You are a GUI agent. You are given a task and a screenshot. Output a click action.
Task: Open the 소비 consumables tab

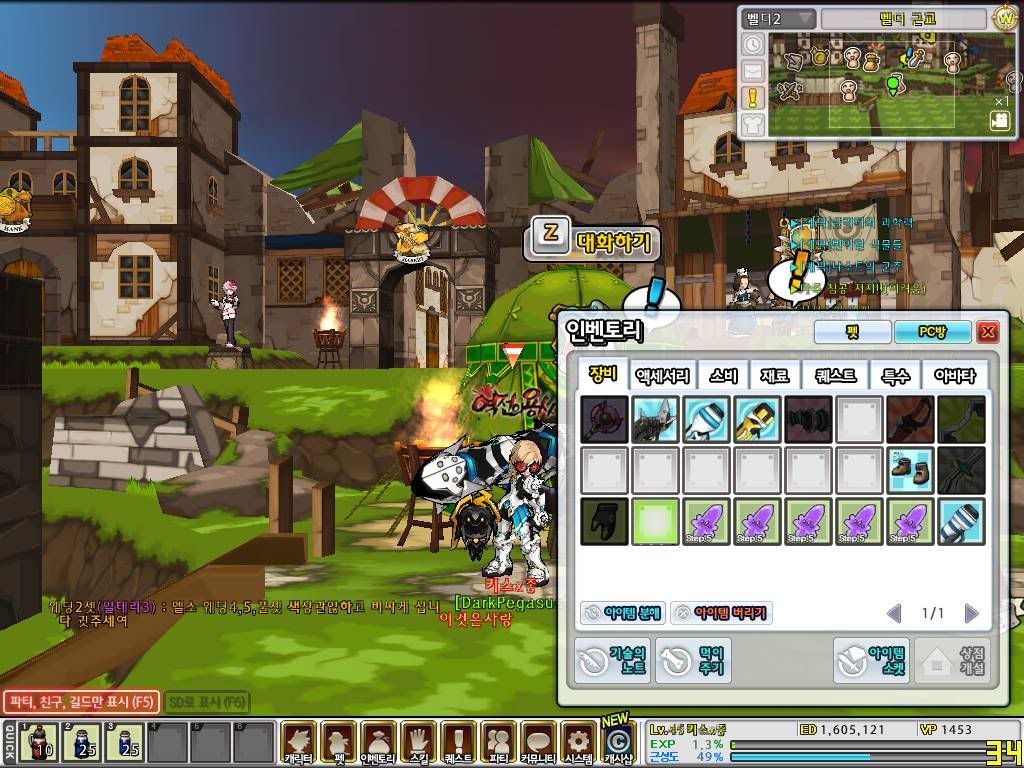(723, 376)
